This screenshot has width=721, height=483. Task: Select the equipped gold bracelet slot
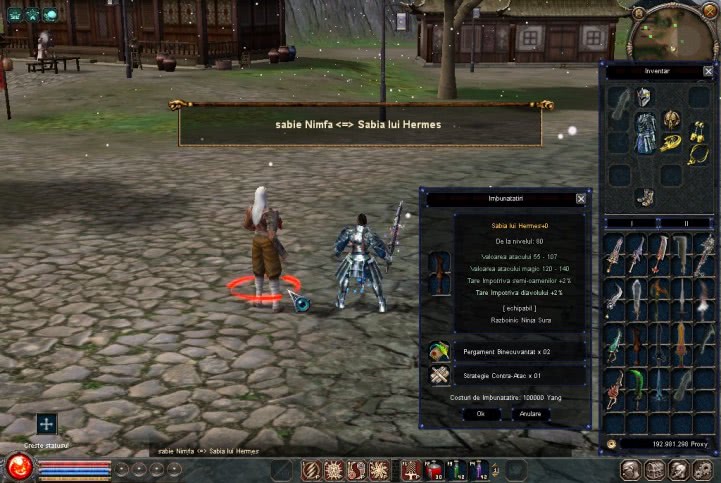tap(671, 142)
